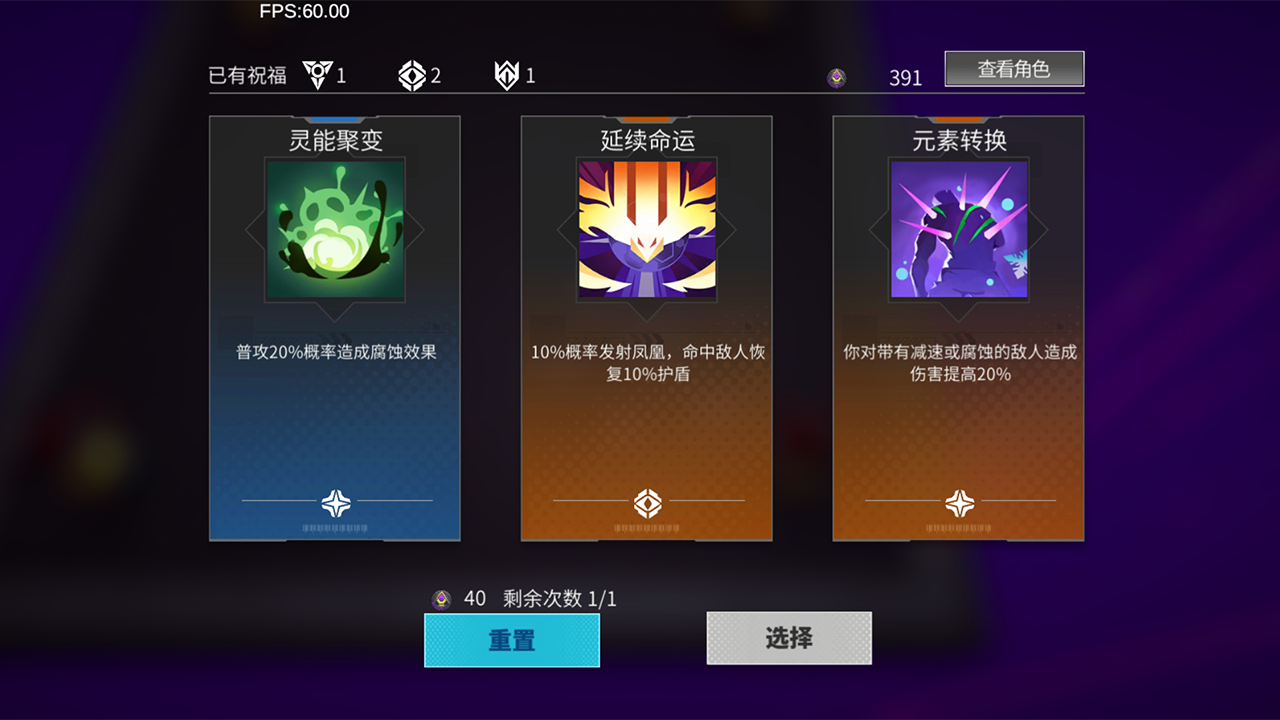Click the green corrosion icon on 灵能聚变 card

pyautogui.click(x=334, y=231)
